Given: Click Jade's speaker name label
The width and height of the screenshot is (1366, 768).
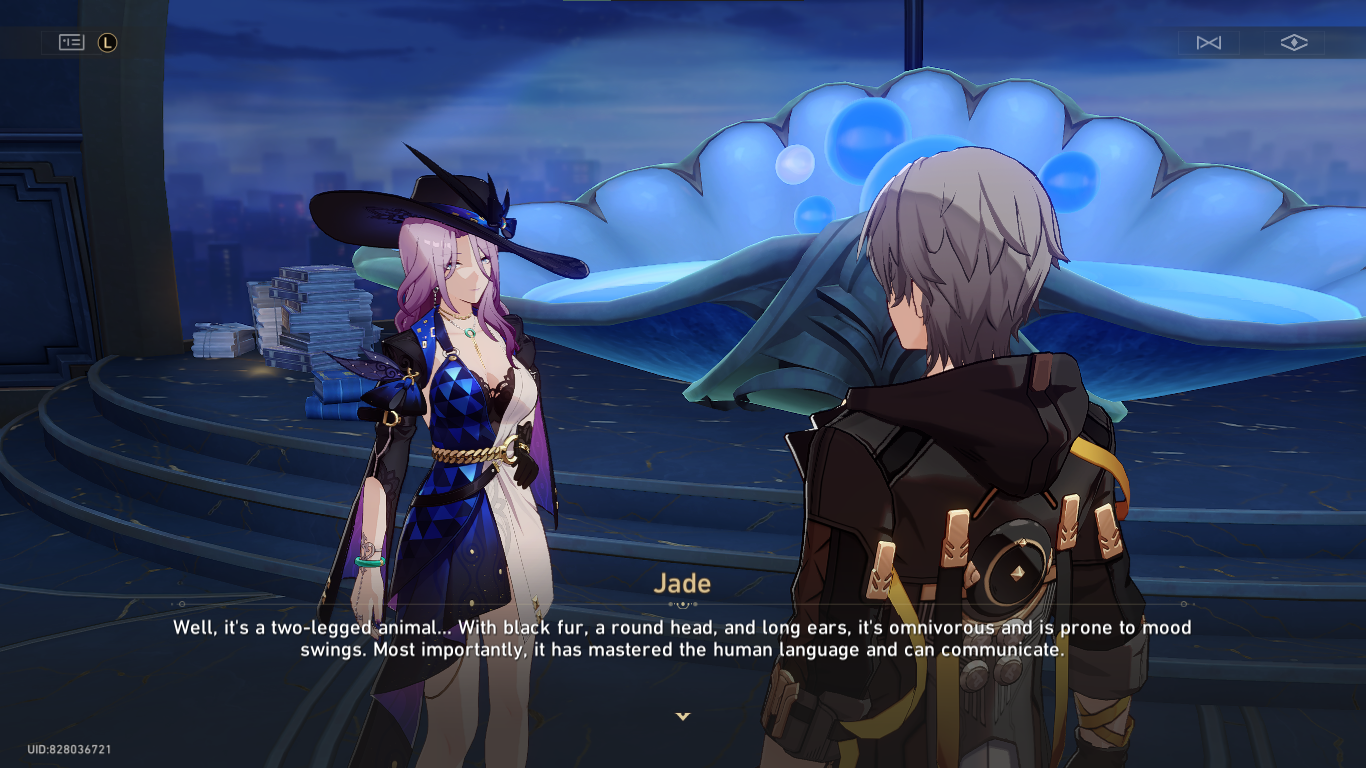Looking at the screenshot, I should point(683,584).
